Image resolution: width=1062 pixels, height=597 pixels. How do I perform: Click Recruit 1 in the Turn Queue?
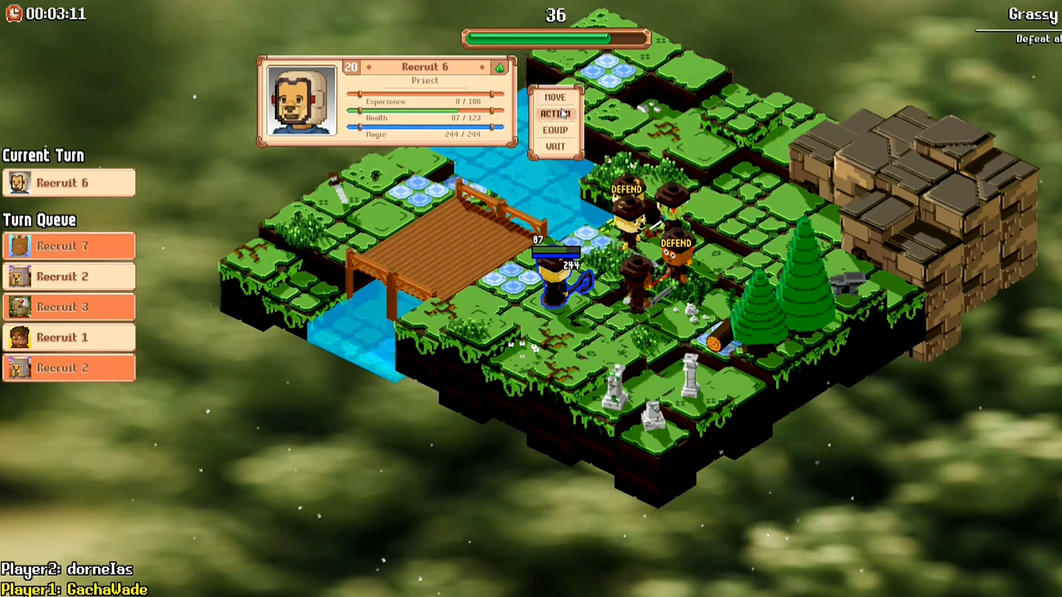(69, 337)
